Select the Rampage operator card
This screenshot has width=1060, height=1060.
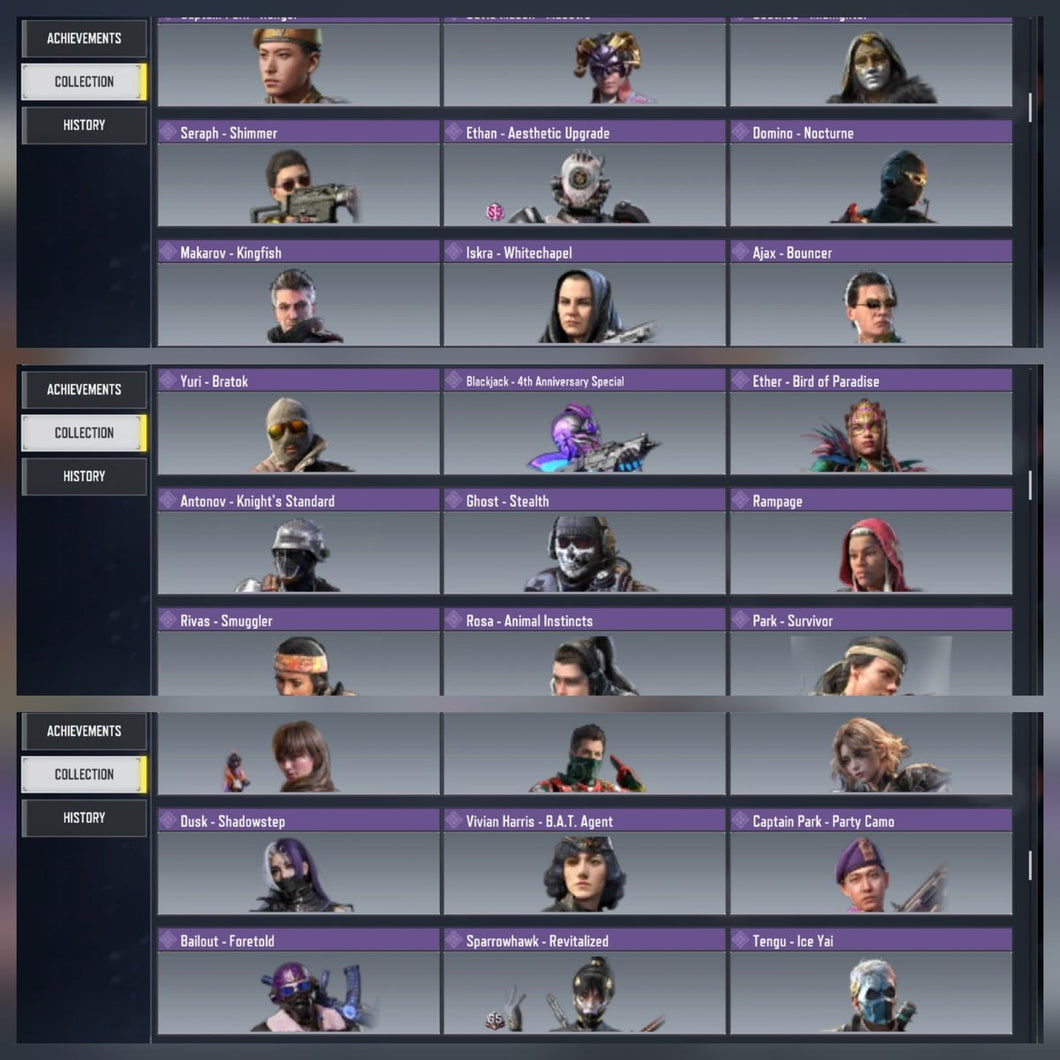(870, 542)
